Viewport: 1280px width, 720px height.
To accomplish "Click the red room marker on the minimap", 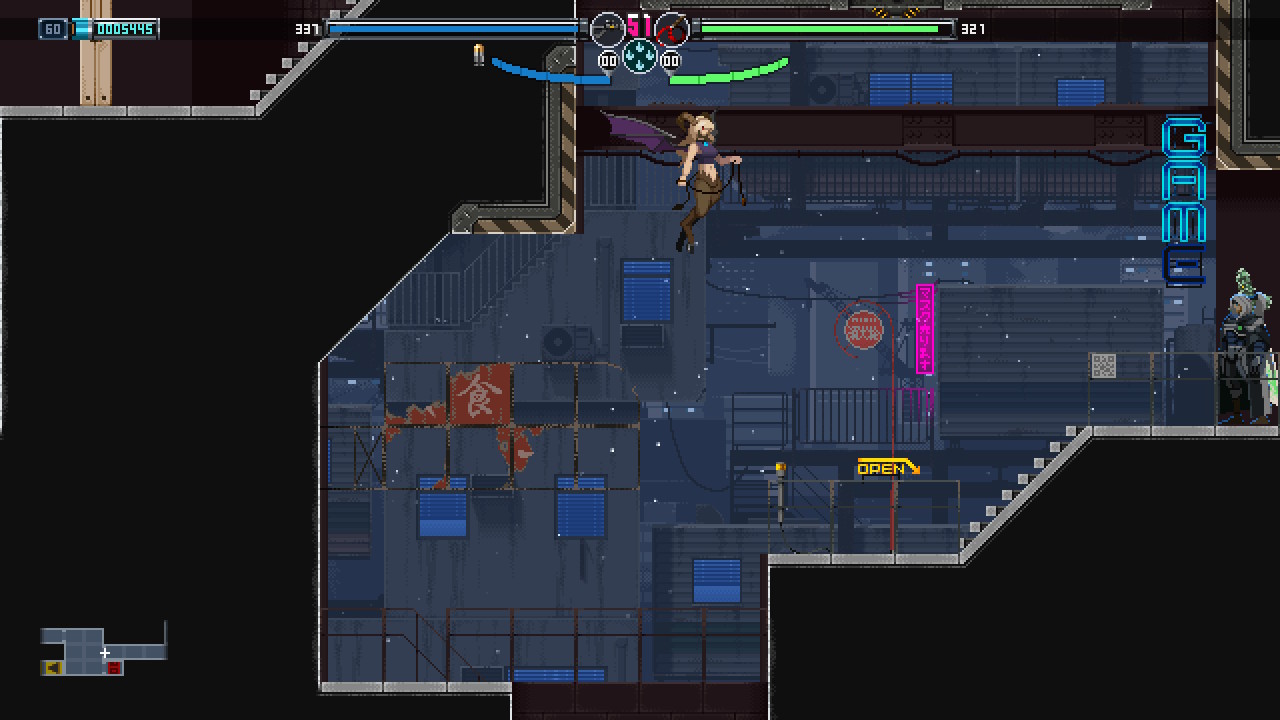I will pyautogui.click(x=113, y=668).
